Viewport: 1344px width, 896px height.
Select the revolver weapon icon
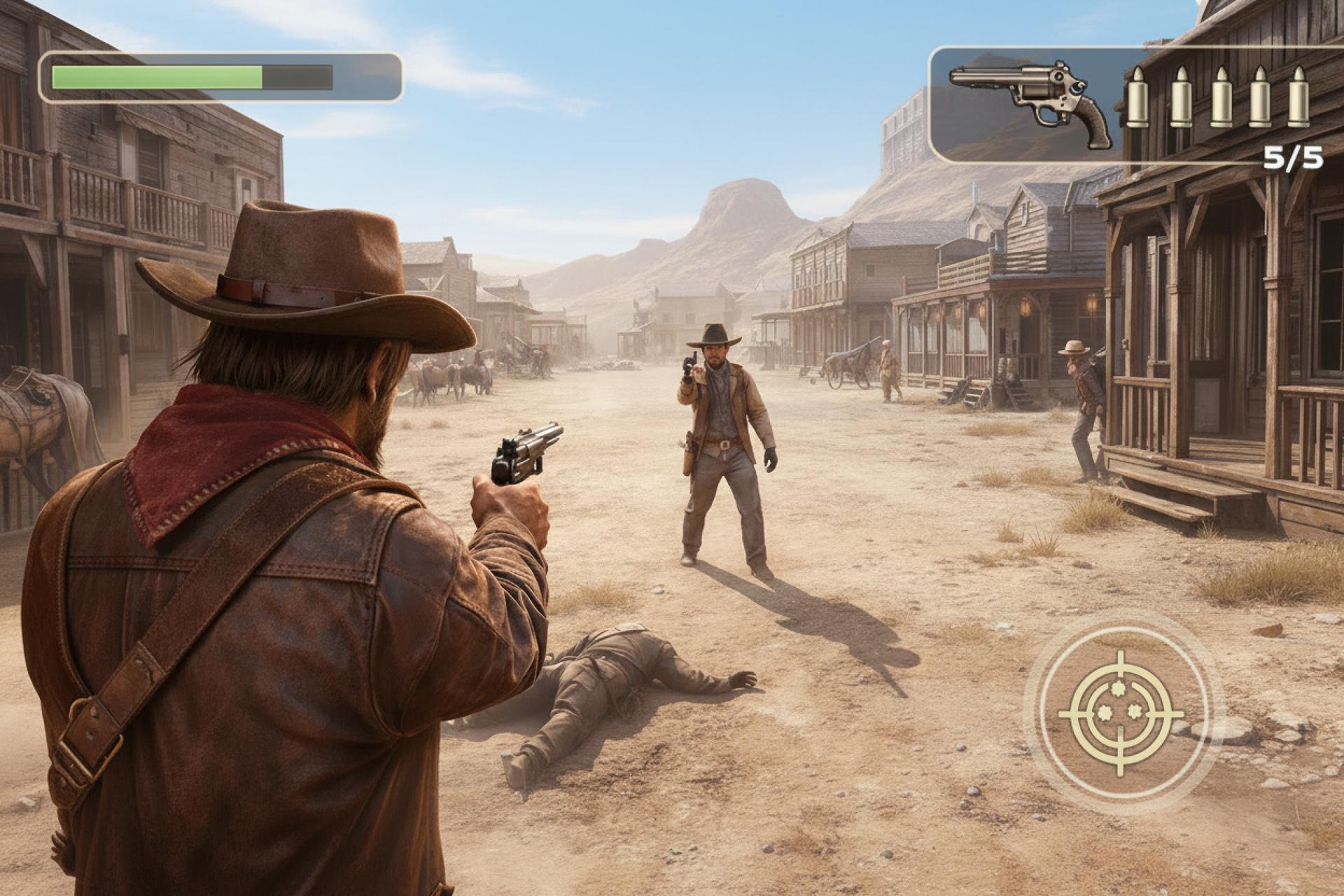(1030, 104)
